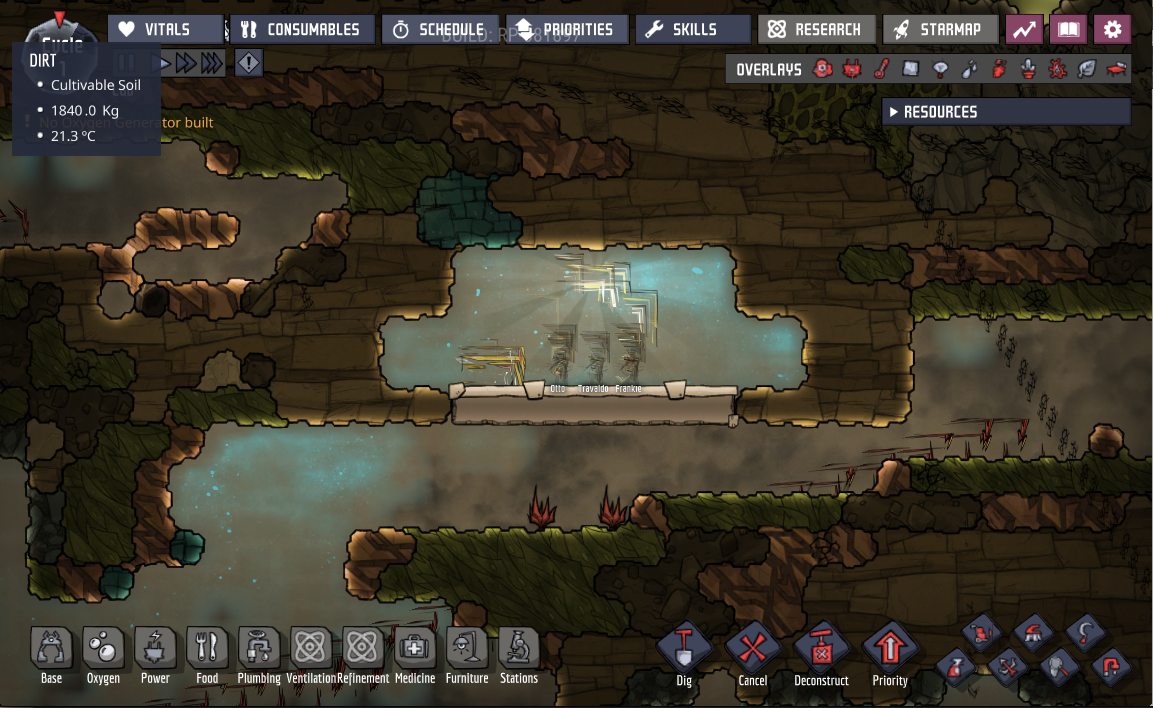Viewport: 1153px width, 708px height.
Task: Select the Oxygen build category
Action: point(103,650)
